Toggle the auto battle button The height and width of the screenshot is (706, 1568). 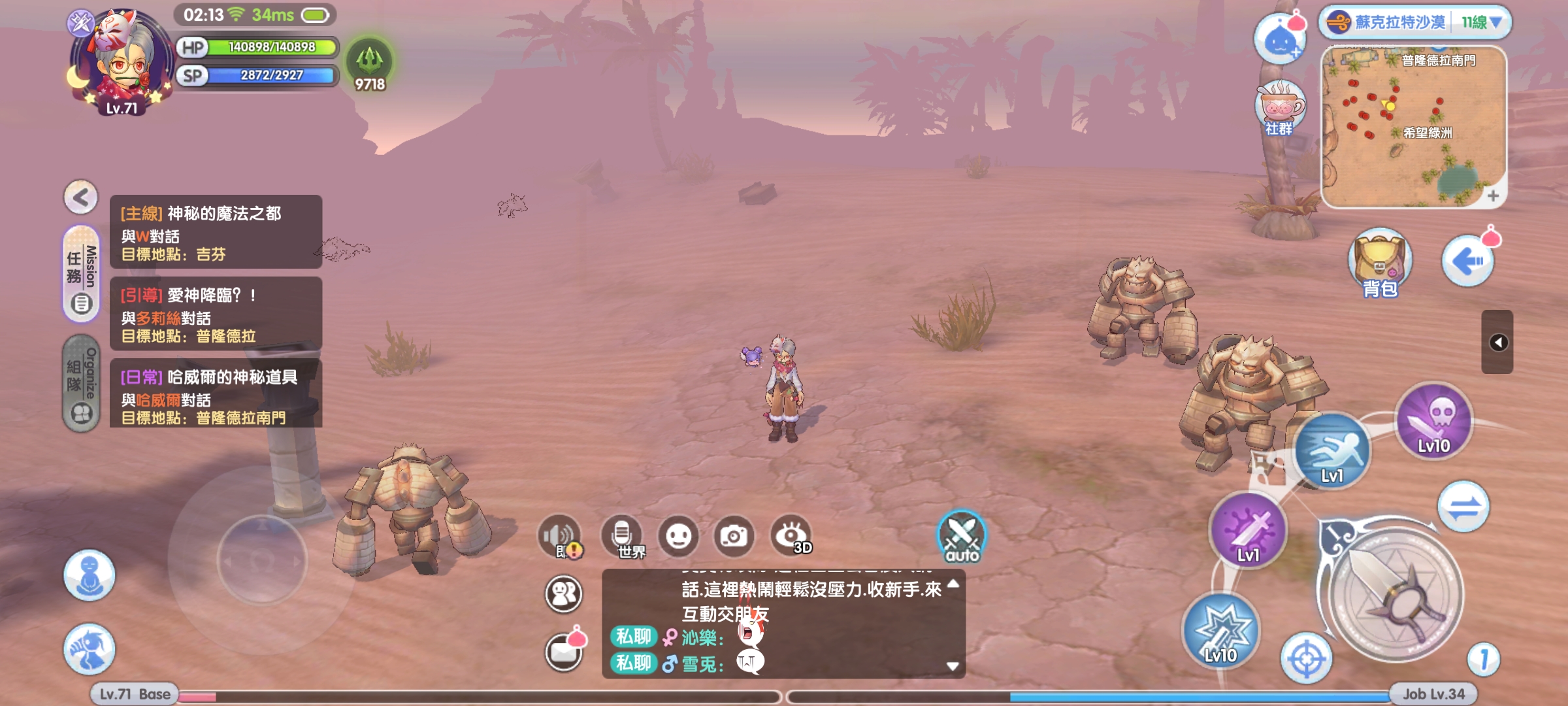962,537
